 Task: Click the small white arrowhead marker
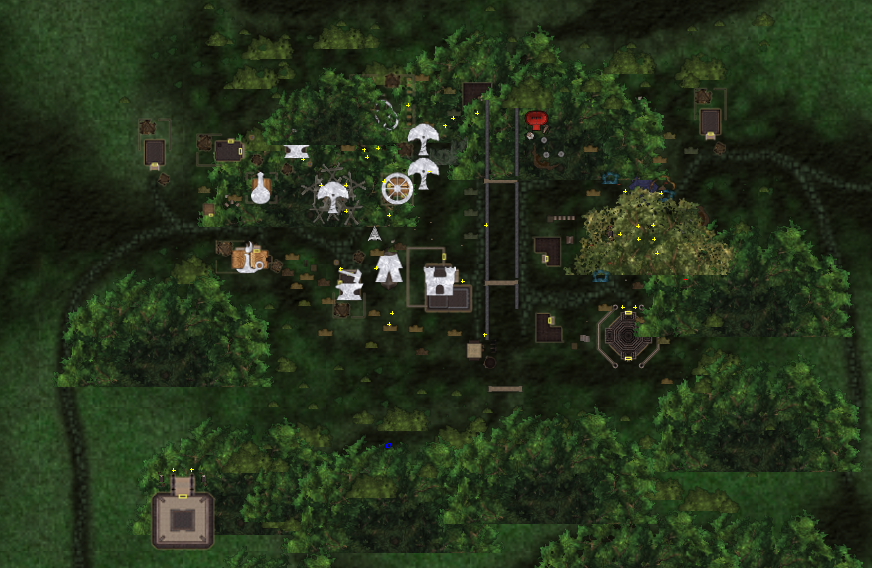coord(374,234)
